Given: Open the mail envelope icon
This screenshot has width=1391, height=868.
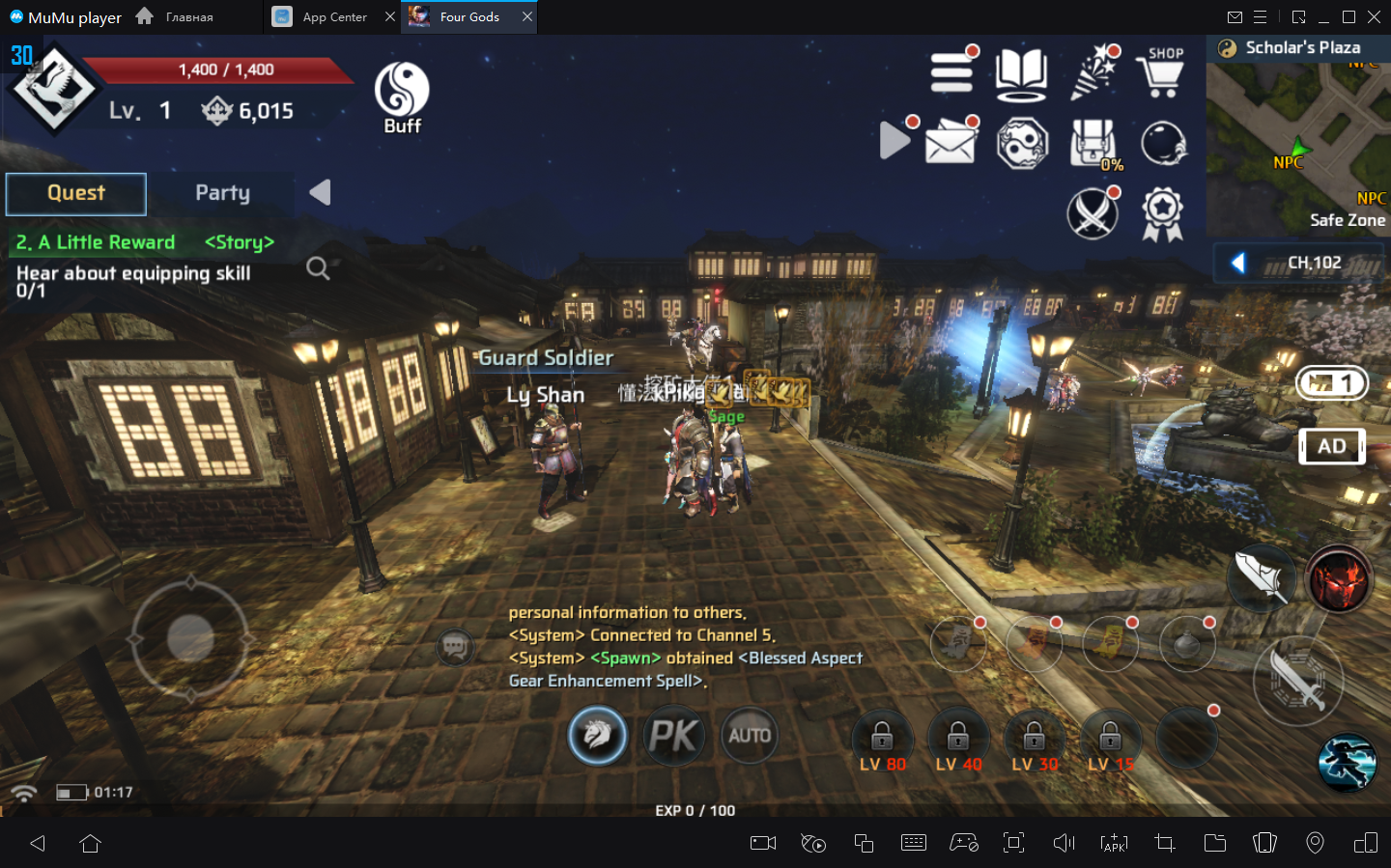Looking at the screenshot, I should [x=951, y=144].
